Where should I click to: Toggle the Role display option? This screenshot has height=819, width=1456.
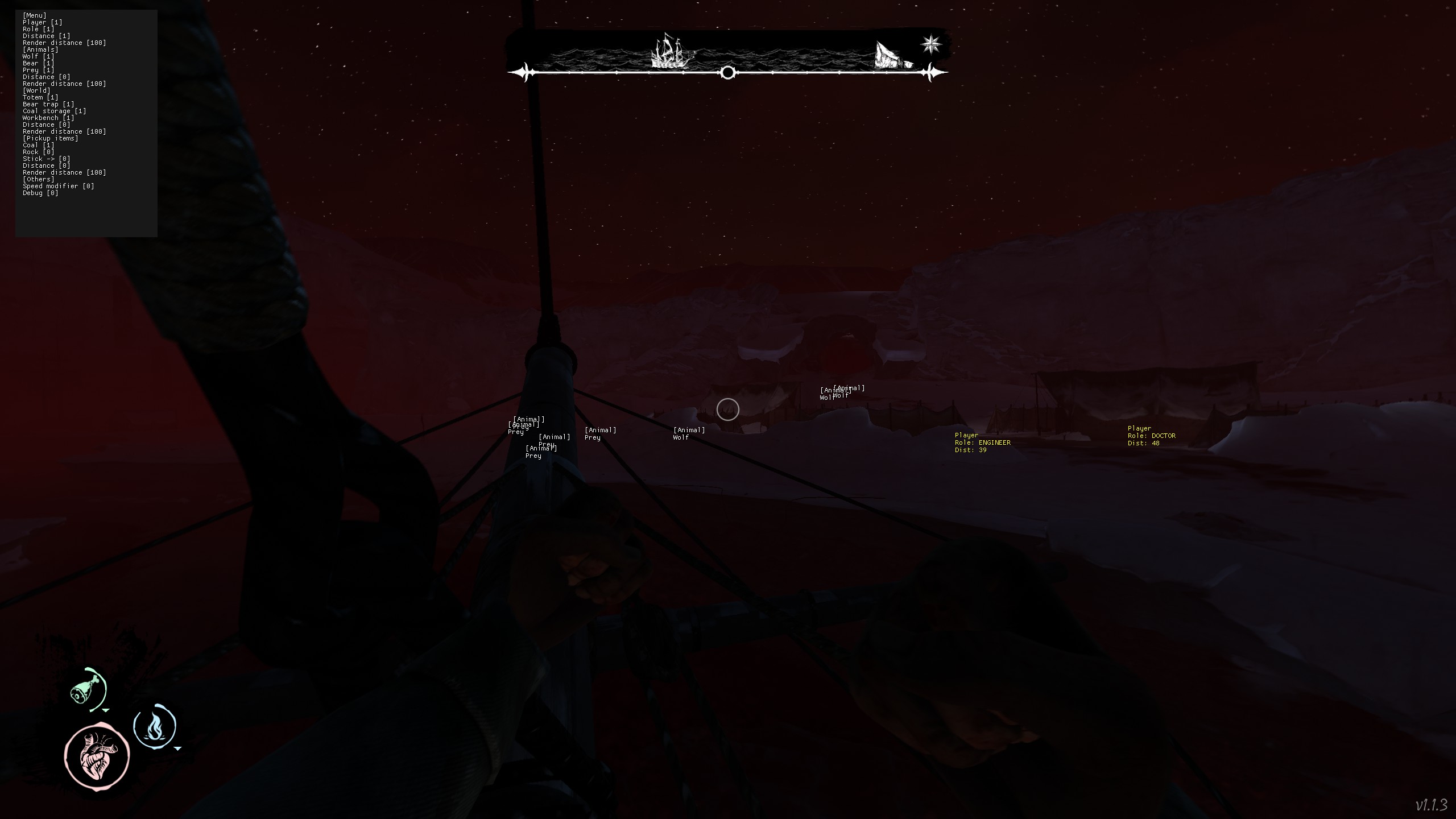[x=38, y=29]
